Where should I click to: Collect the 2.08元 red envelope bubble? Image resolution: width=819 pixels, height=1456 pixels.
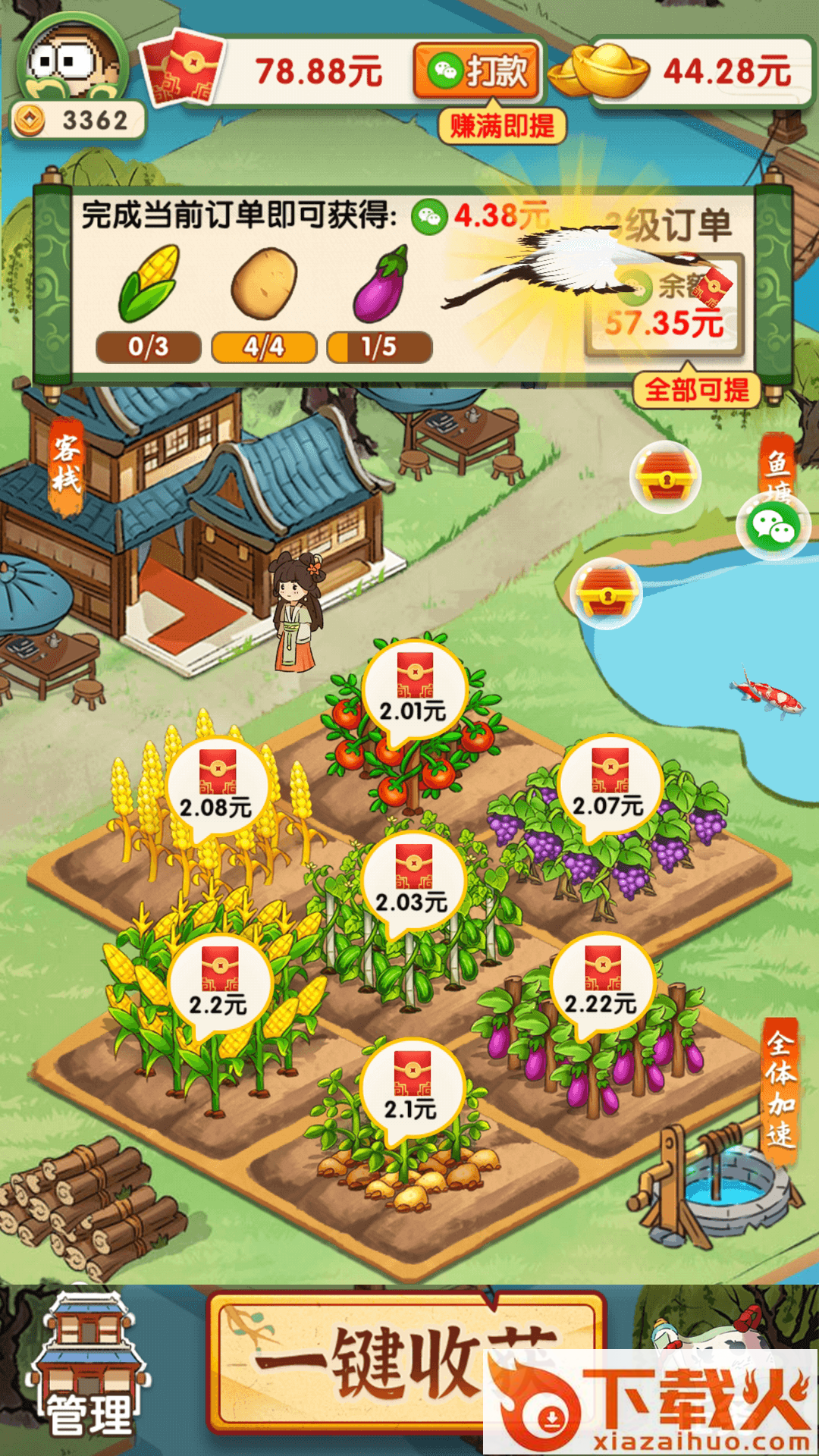click(x=217, y=786)
